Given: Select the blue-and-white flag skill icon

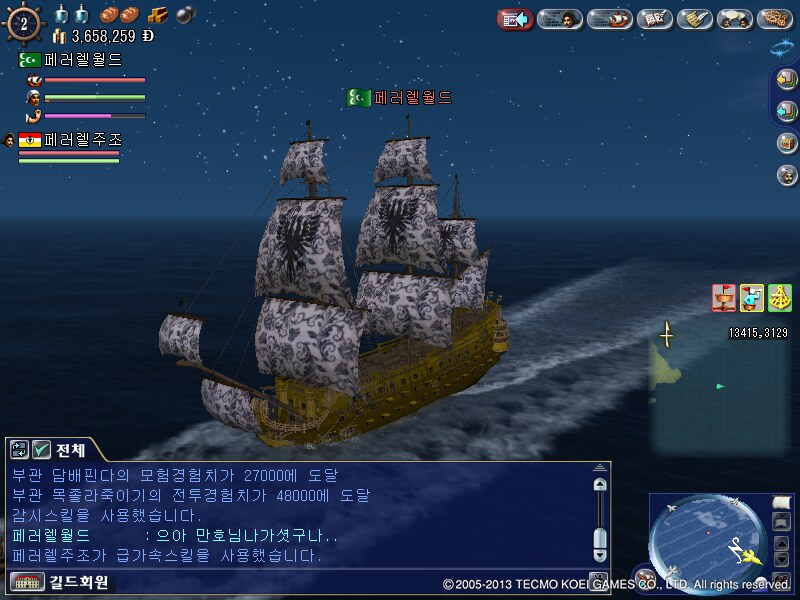Looking at the screenshot, I should [751, 298].
